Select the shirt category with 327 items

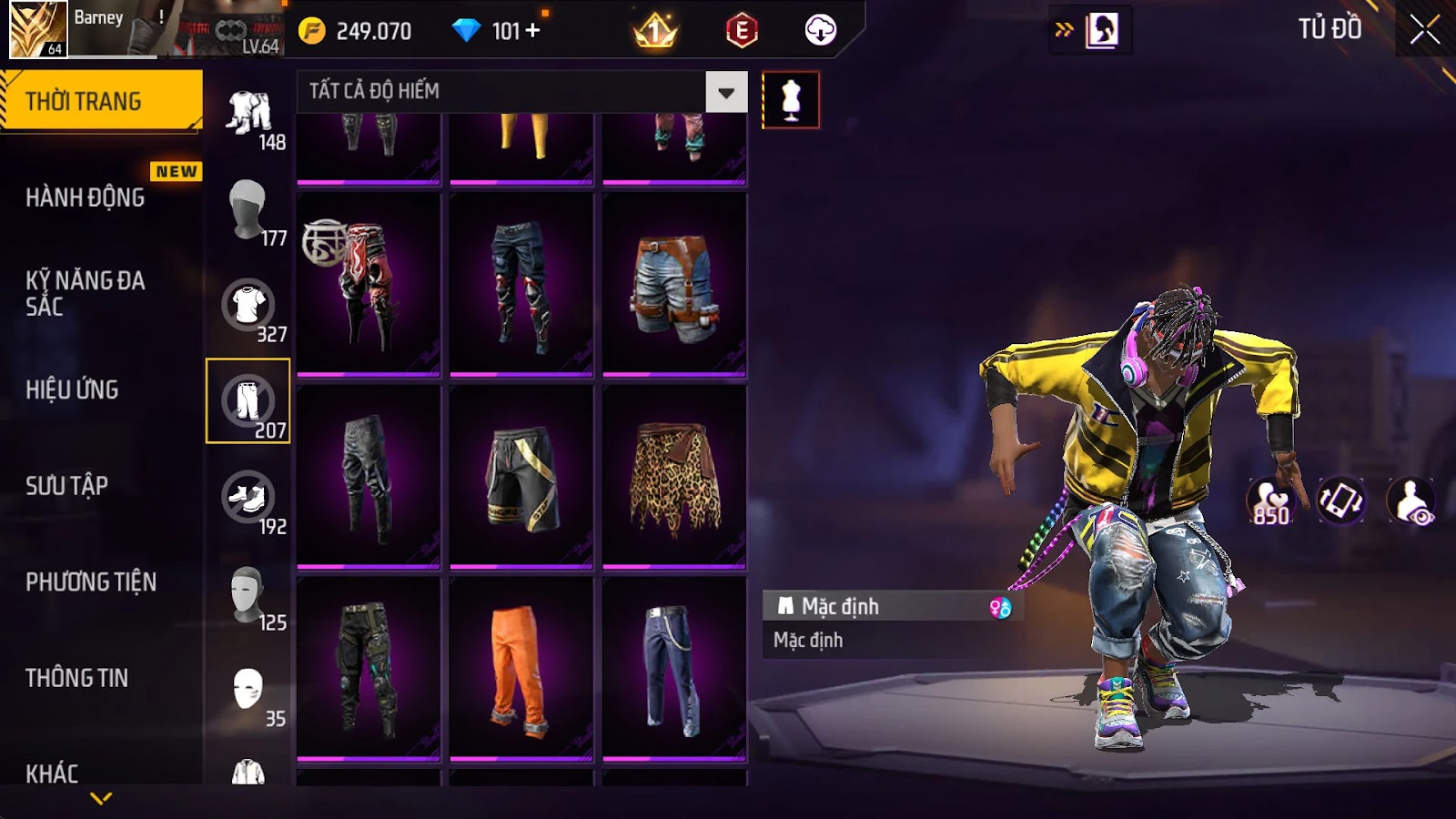click(x=248, y=306)
